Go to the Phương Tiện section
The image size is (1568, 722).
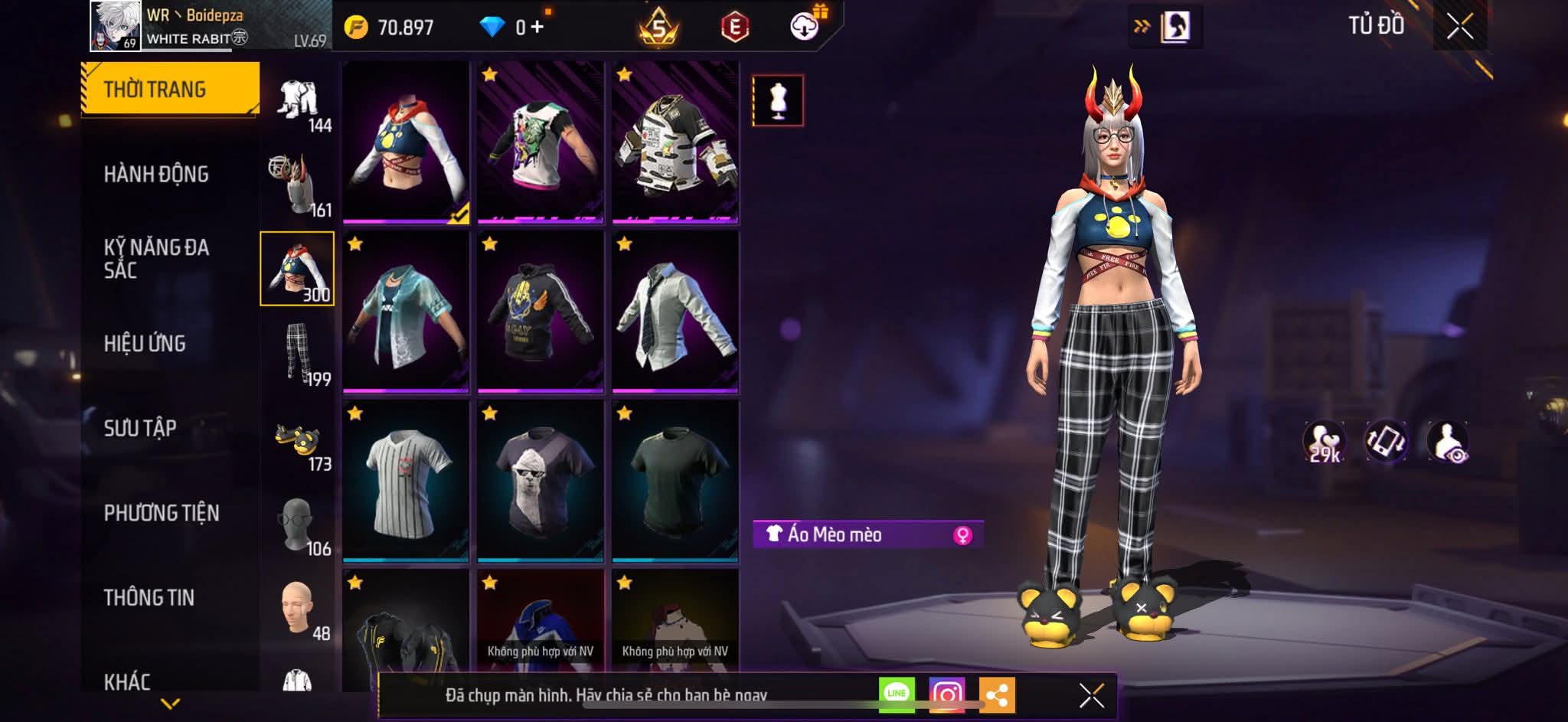162,513
